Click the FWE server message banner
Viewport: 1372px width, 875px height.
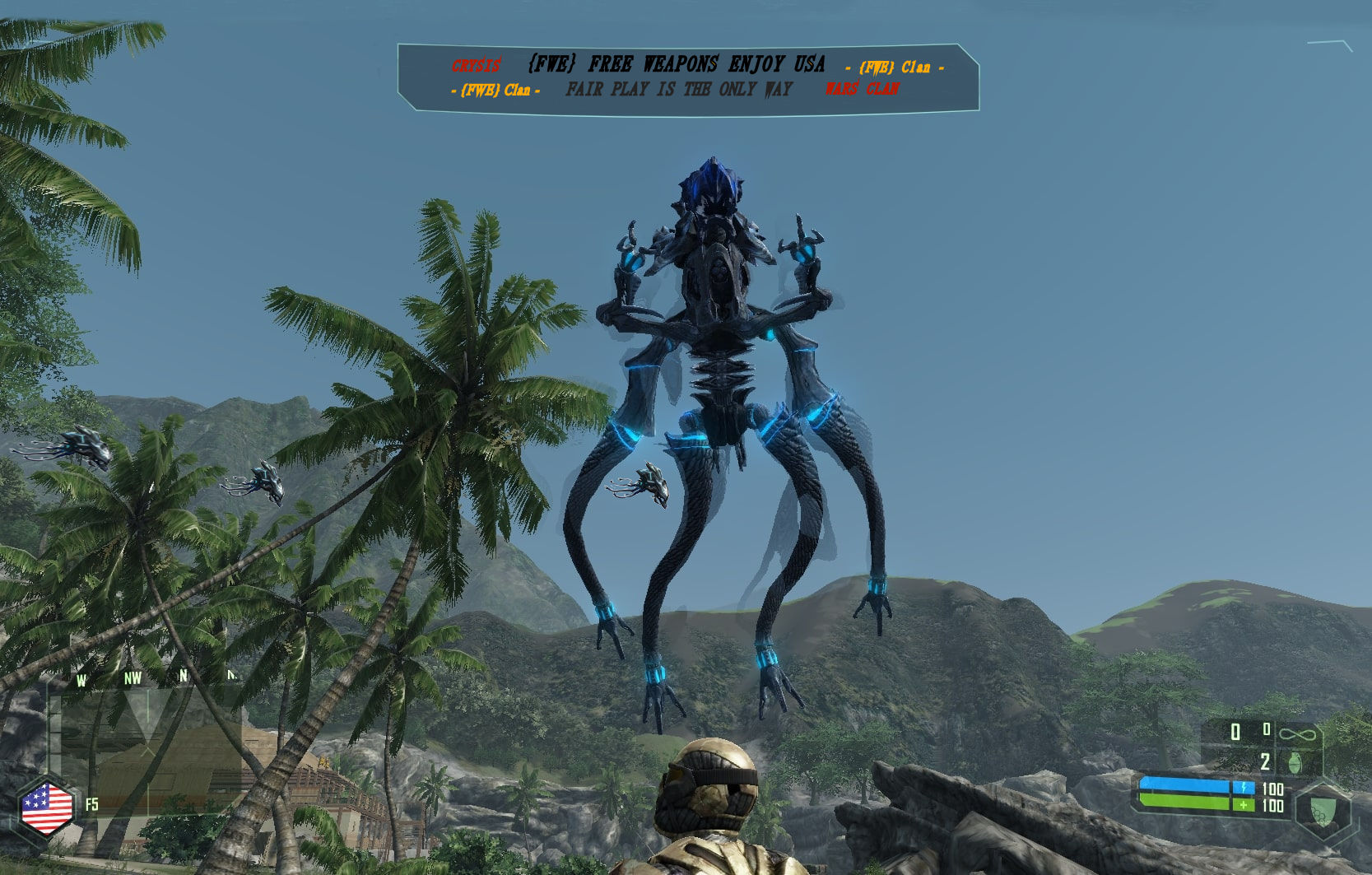point(688,77)
